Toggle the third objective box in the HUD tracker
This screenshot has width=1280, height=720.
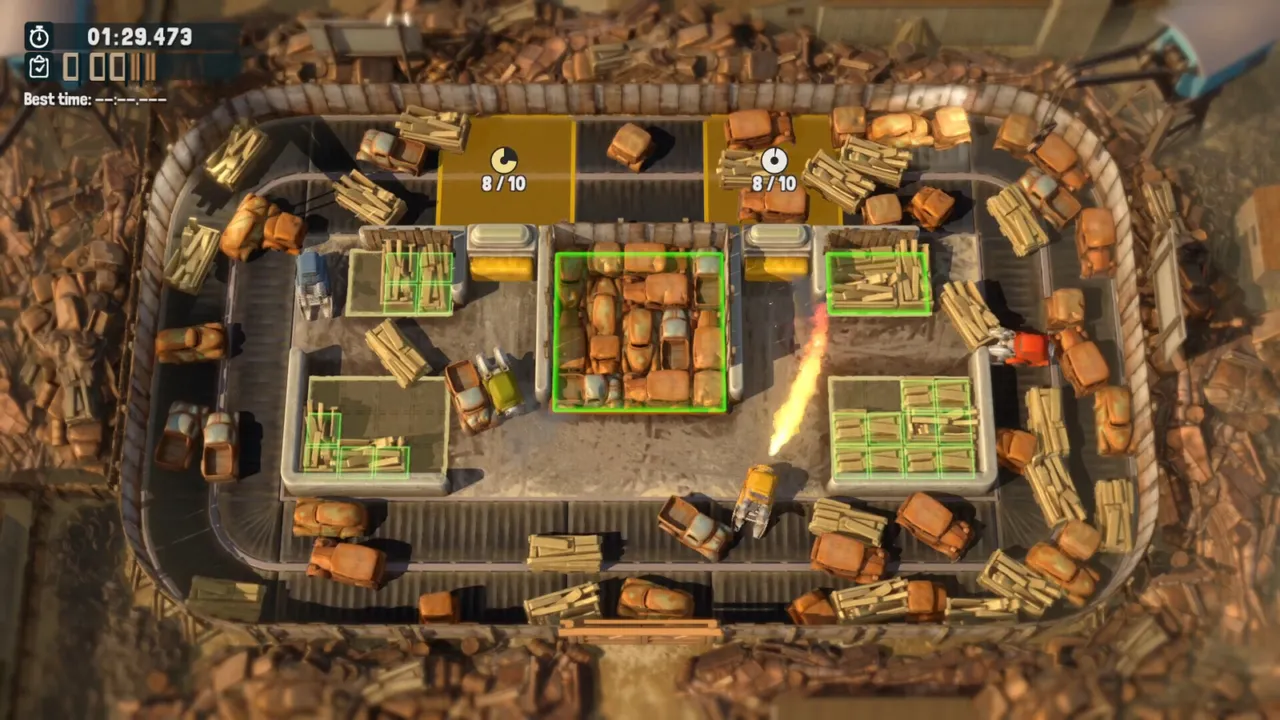[x=118, y=67]
